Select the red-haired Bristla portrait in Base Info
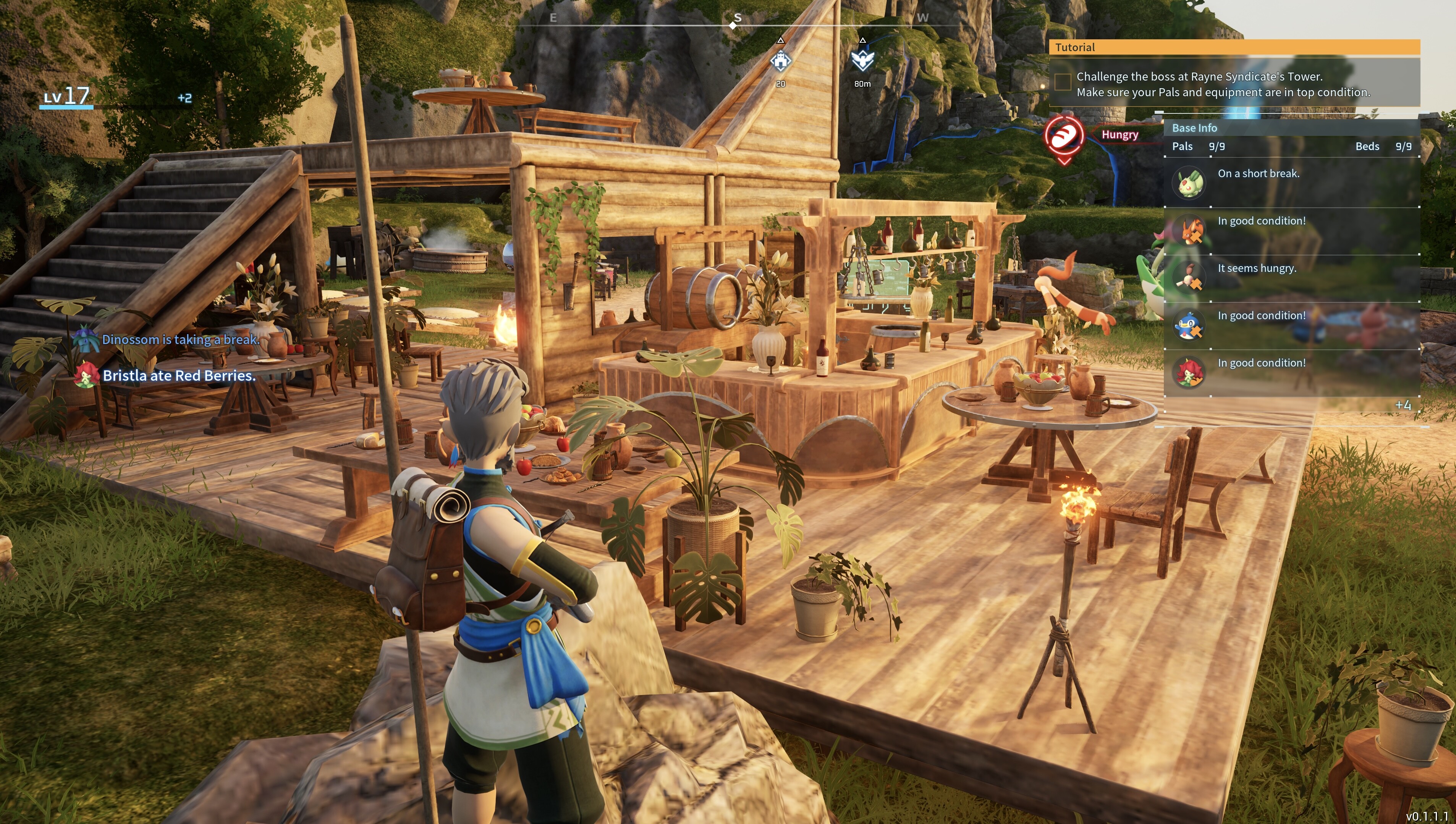This screenshot has height=824, width=1456. 1188,373
